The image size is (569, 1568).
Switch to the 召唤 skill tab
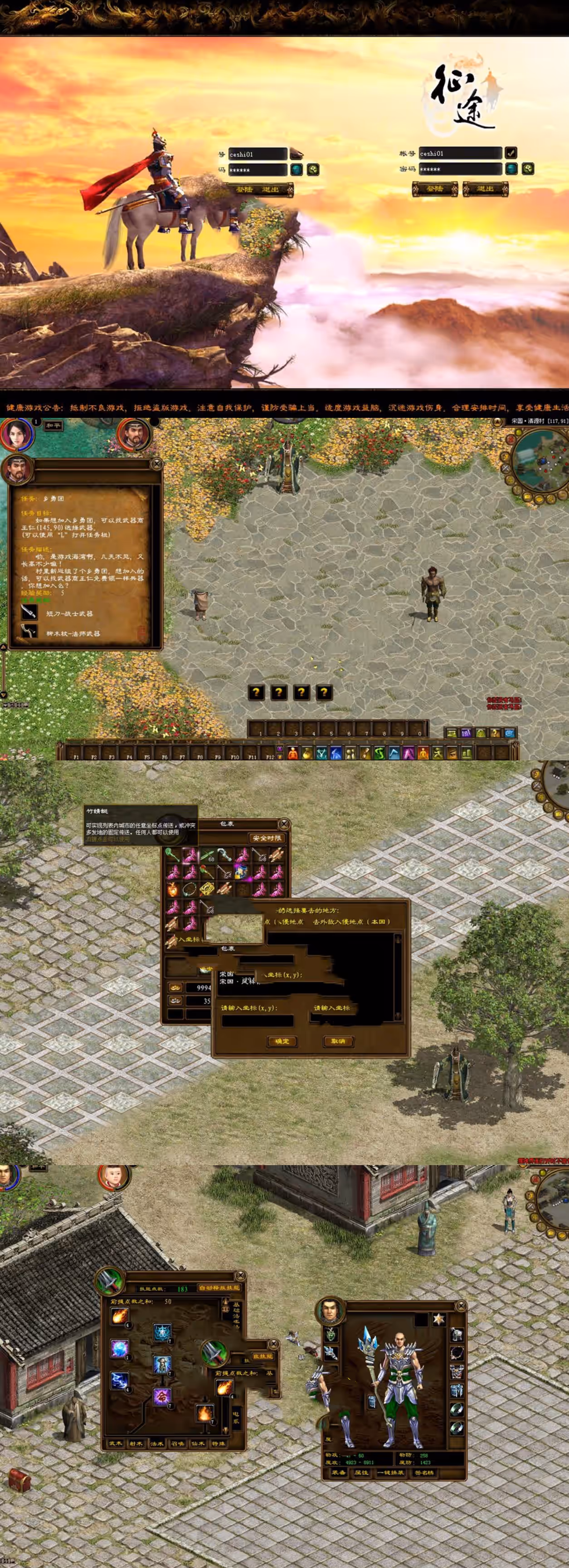pyautogui.click(x=178, y=1443)
